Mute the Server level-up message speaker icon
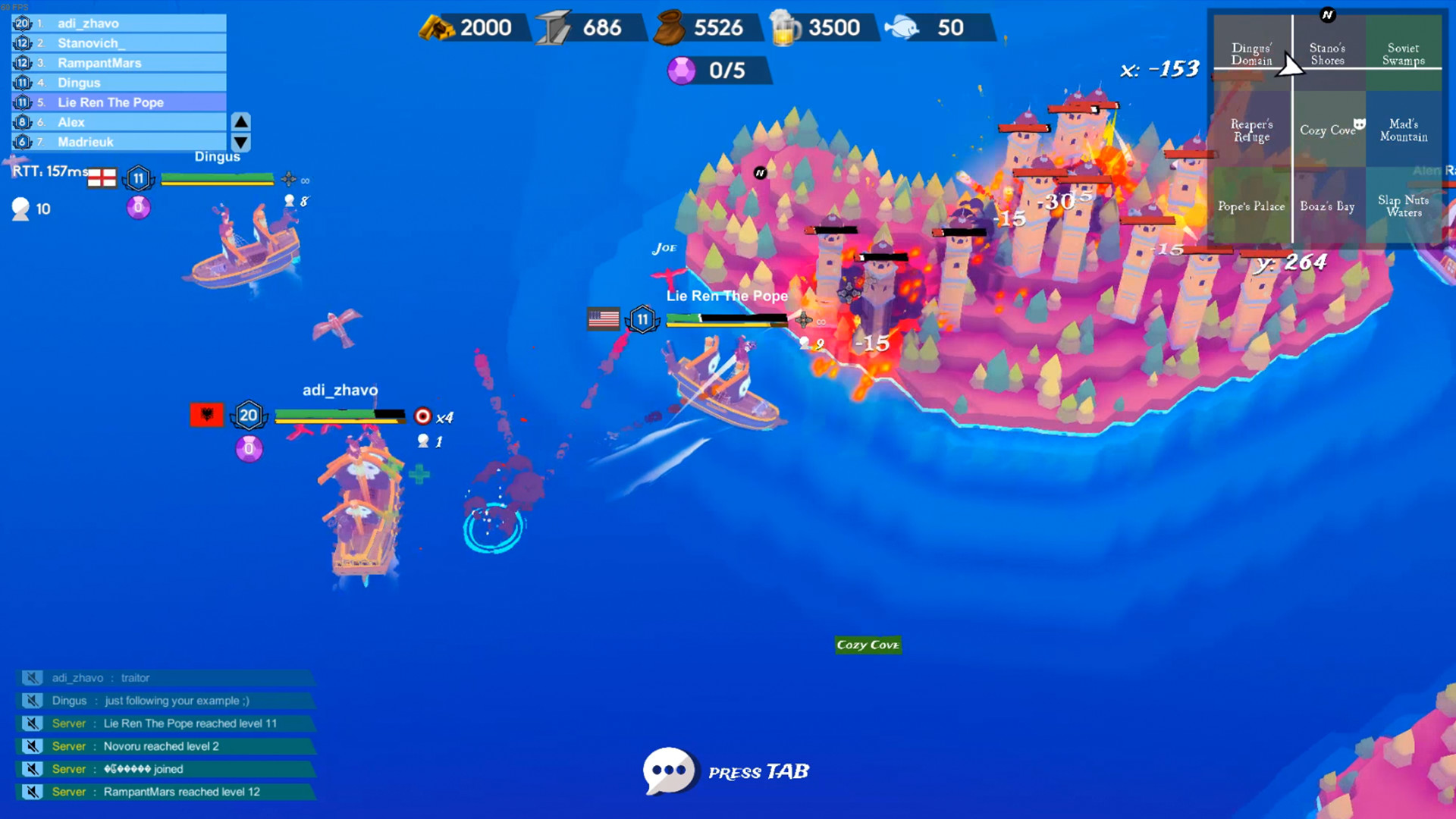 pyautogui.click(x=30, y=723)
